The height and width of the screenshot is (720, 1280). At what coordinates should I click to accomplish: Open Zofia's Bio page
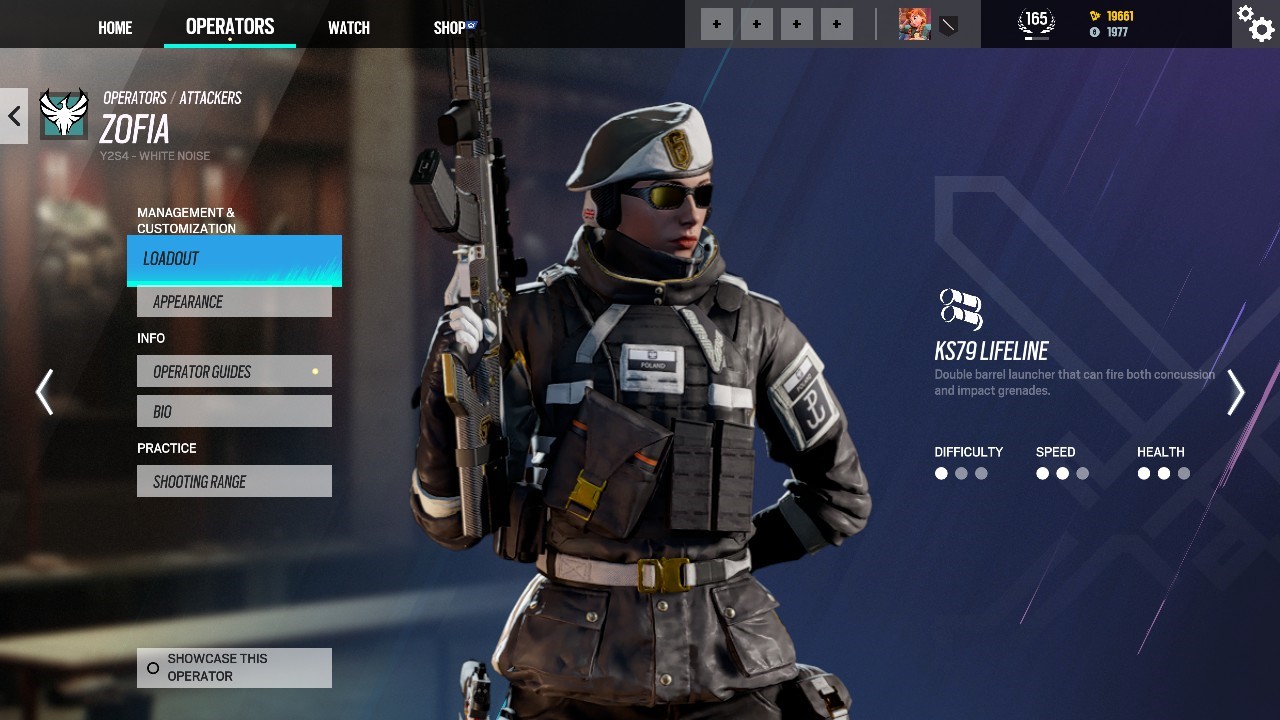[234, 410]
